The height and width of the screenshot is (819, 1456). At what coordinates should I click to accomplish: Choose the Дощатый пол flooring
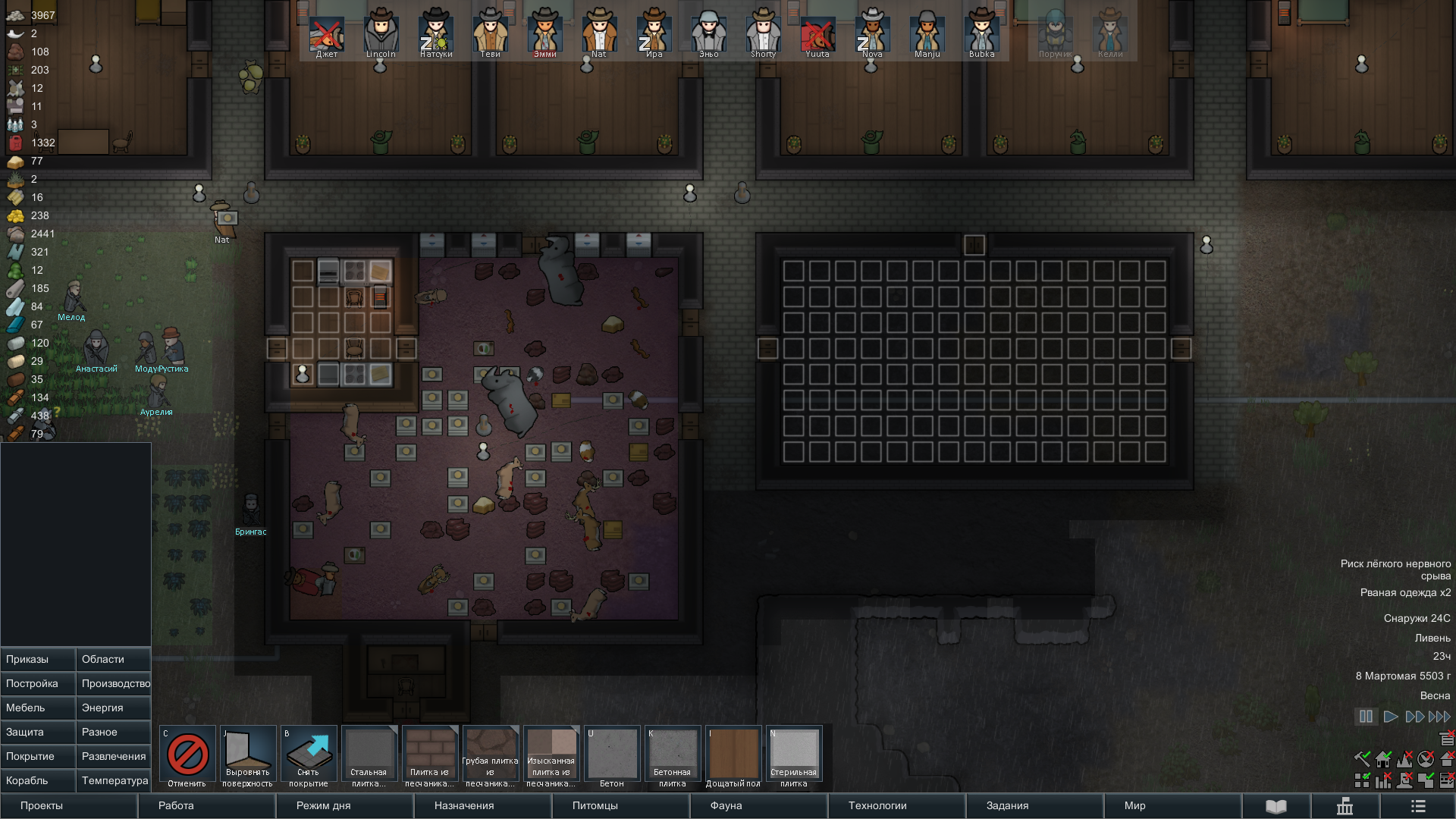733,757
